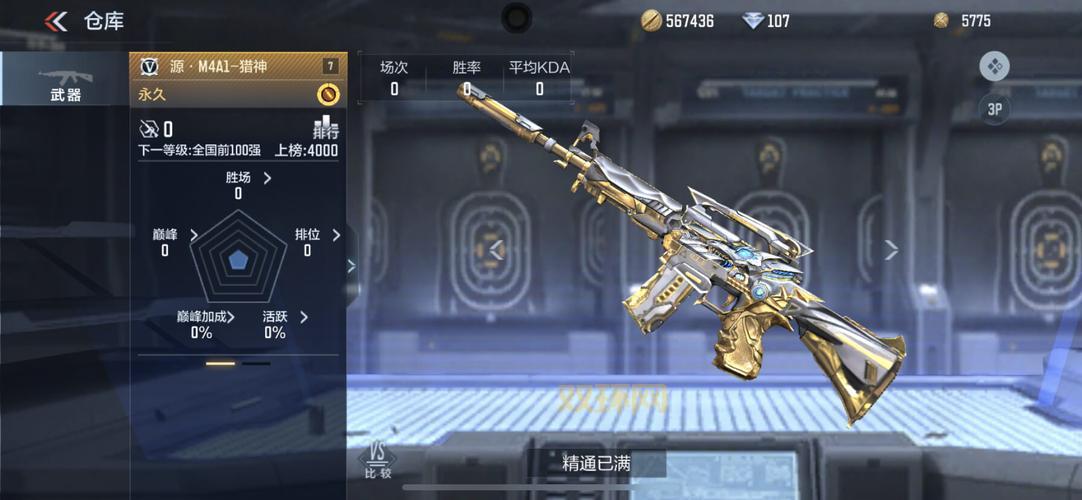Expand the 巅峰 stat details
The image size is (1082, 500).
(194, 235)
